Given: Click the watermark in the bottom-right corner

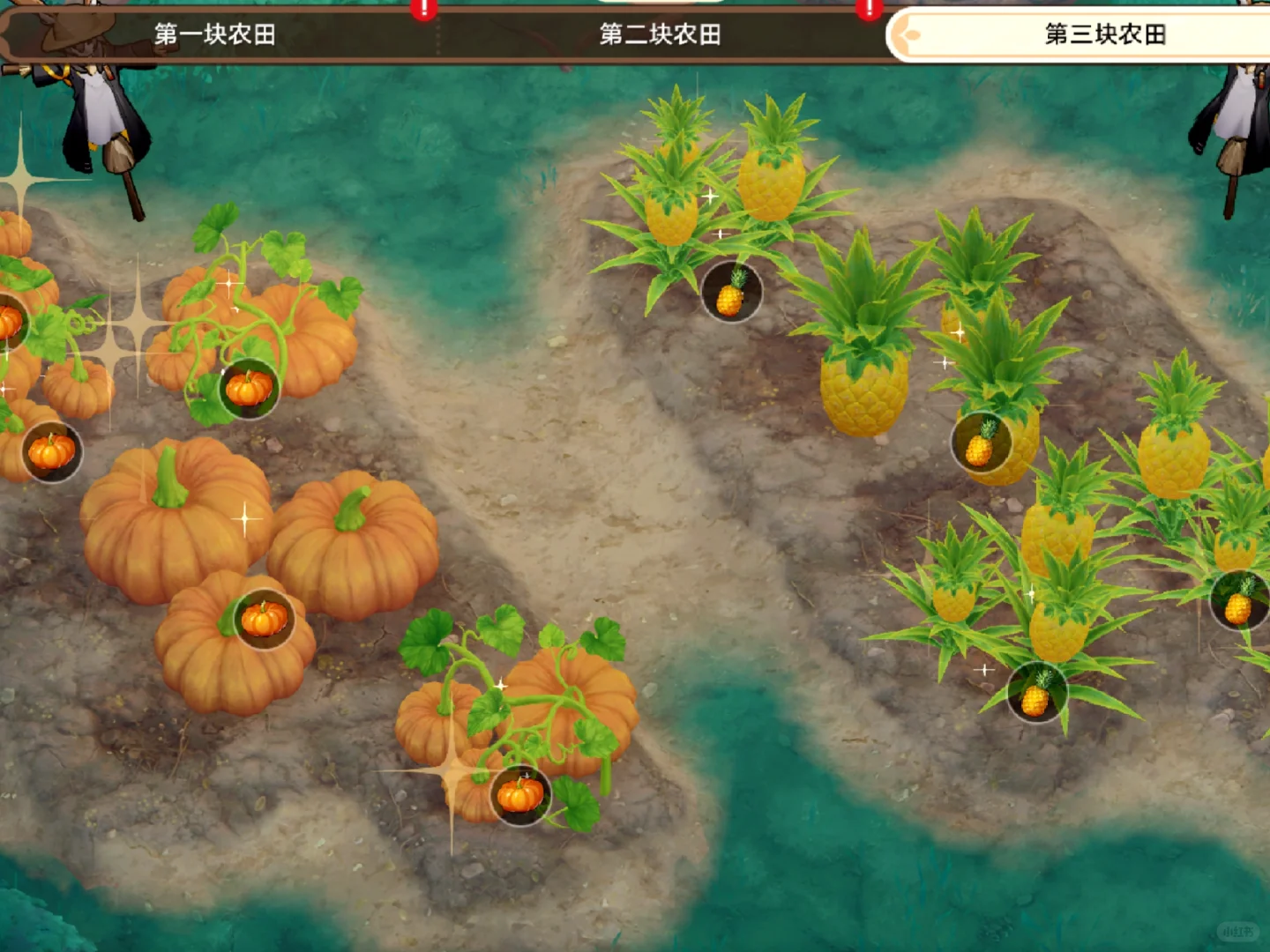Looking at the screenshot, I should tap(1238, 931).
